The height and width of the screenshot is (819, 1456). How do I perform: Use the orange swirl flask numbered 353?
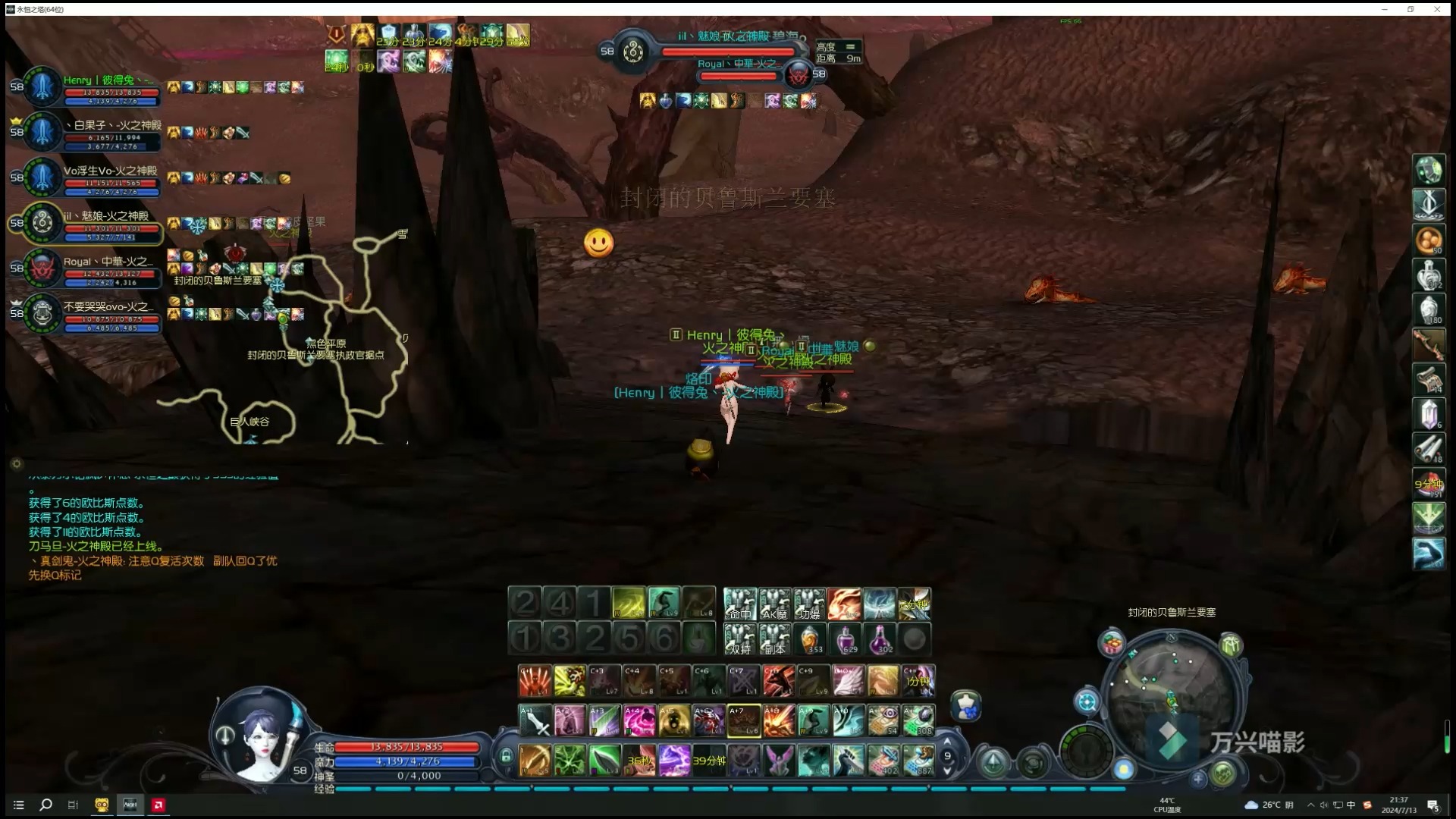coord(810,639)
